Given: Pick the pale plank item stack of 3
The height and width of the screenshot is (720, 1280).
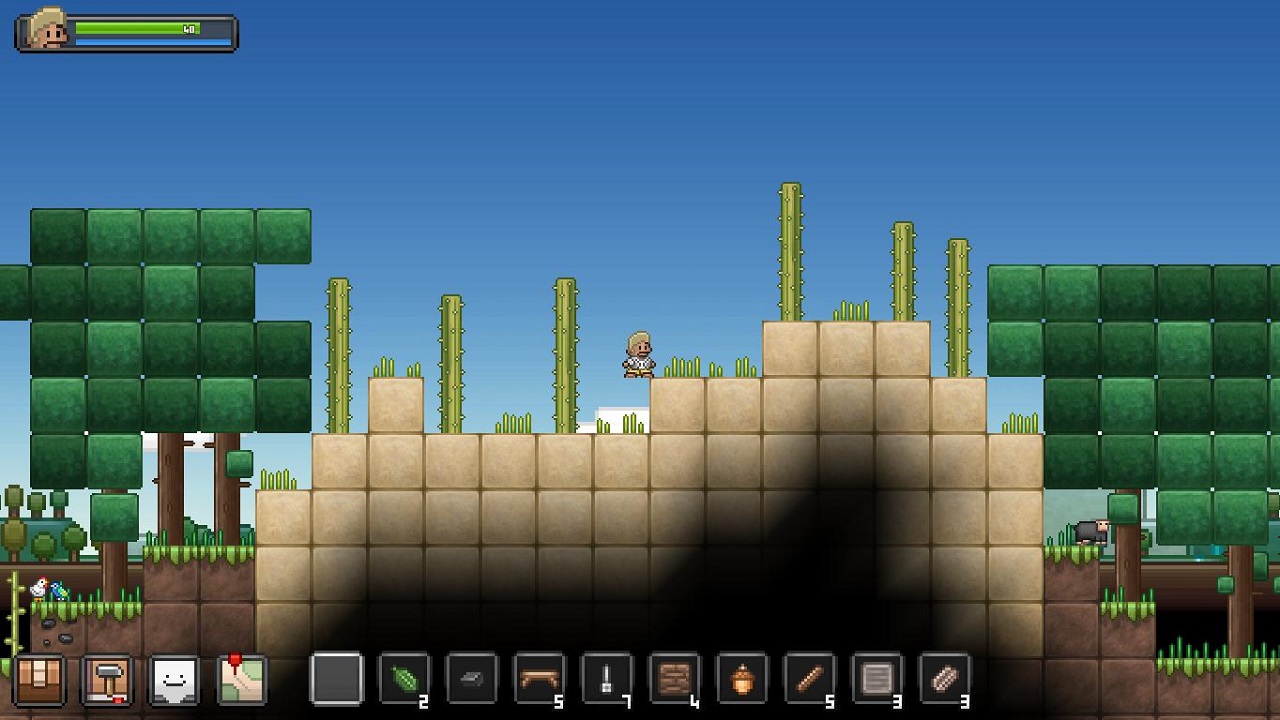Looking at the screenshot, I should click(944, 680).
